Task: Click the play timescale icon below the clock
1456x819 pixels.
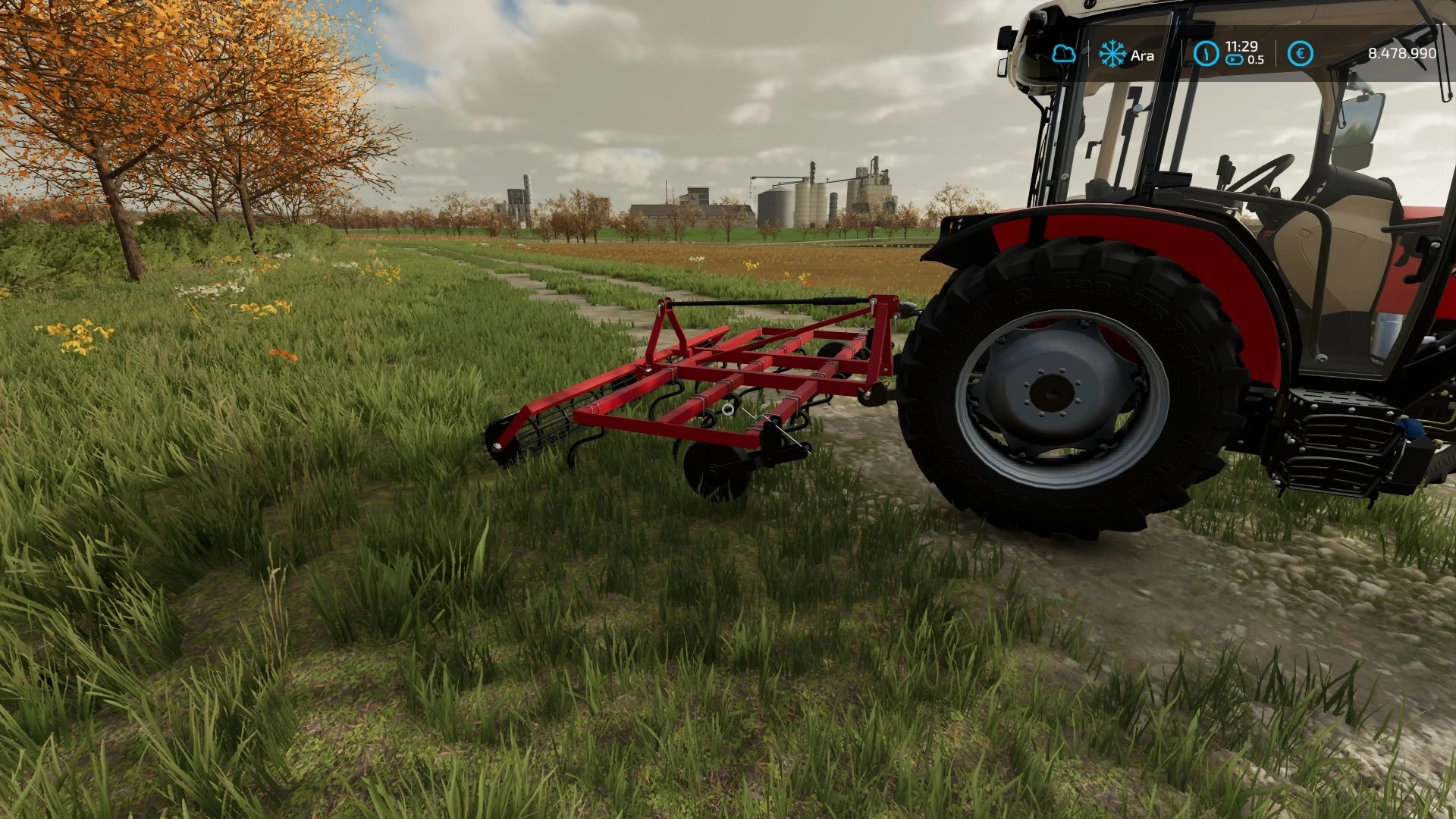Action: 1234,58
